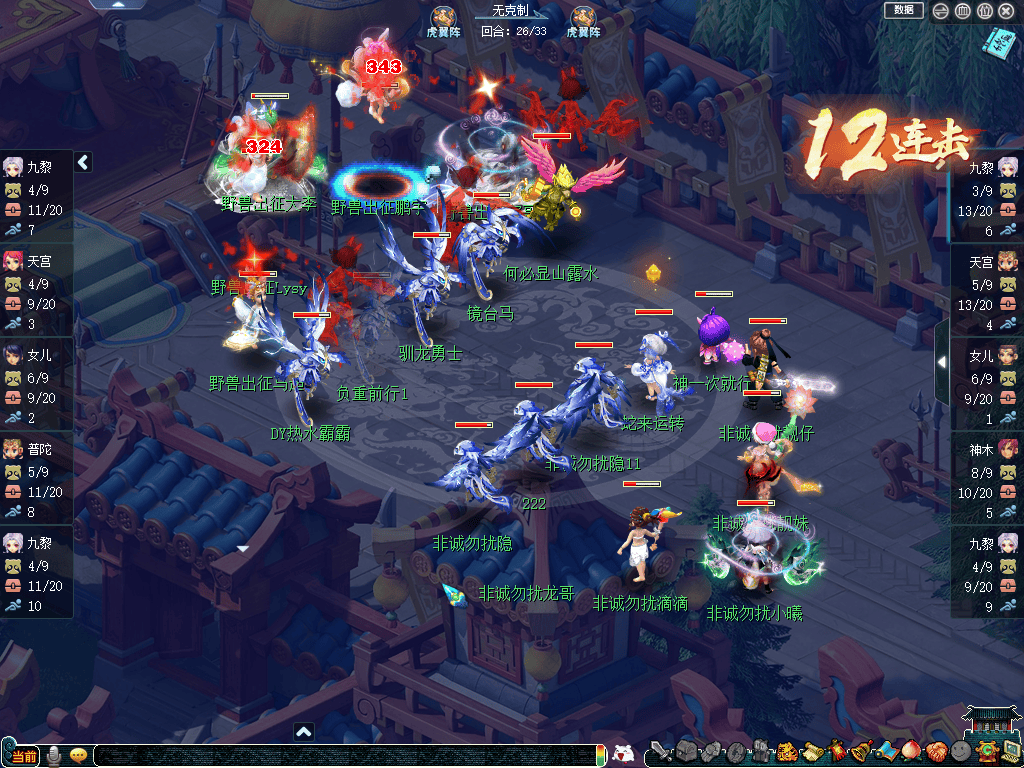Click the peach icon in toolbar
This screenshot has height=768, width=1024.
(911, 753)
